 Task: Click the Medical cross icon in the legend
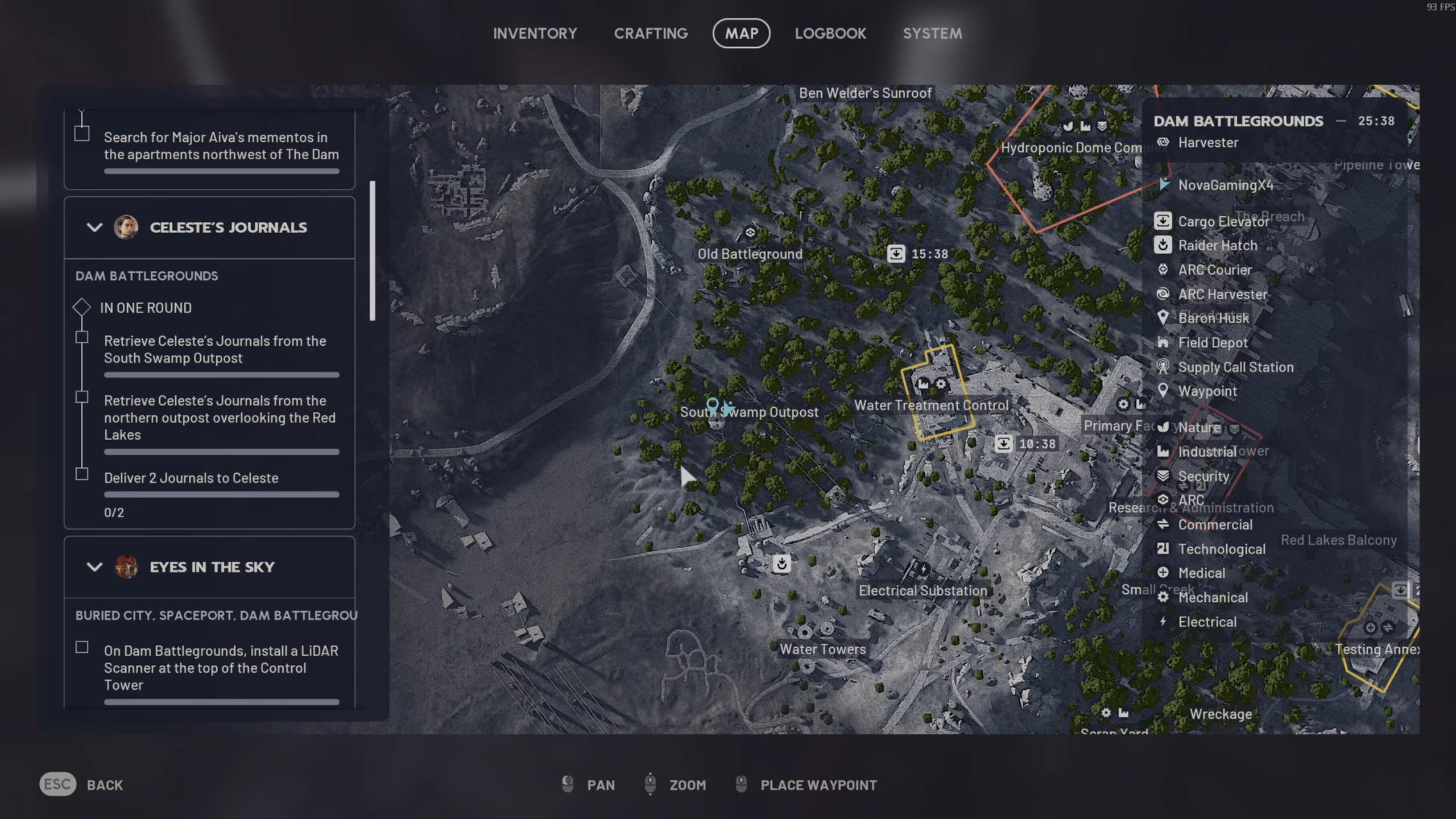coord(1164,573)
